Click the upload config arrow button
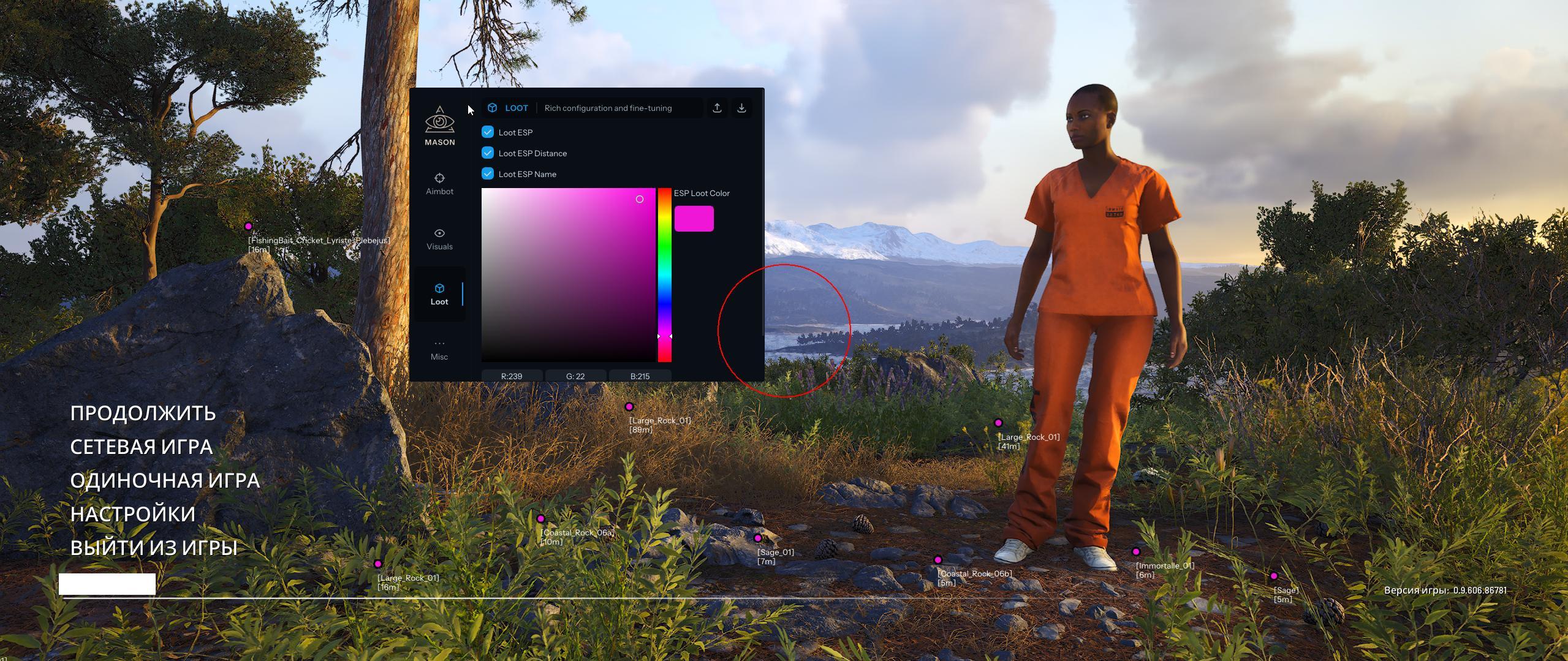The height and width of the screenshot is (661, 1568). pyautogui.click(x=717, y=108)
